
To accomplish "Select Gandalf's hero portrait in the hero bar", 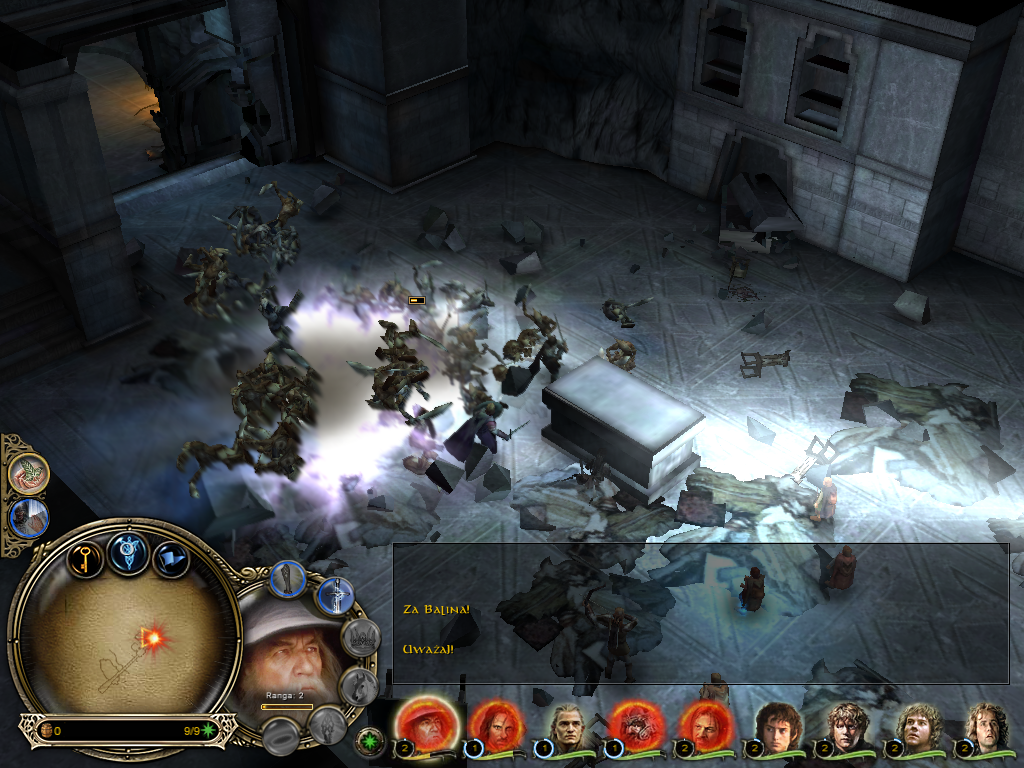I will point(427,724).
